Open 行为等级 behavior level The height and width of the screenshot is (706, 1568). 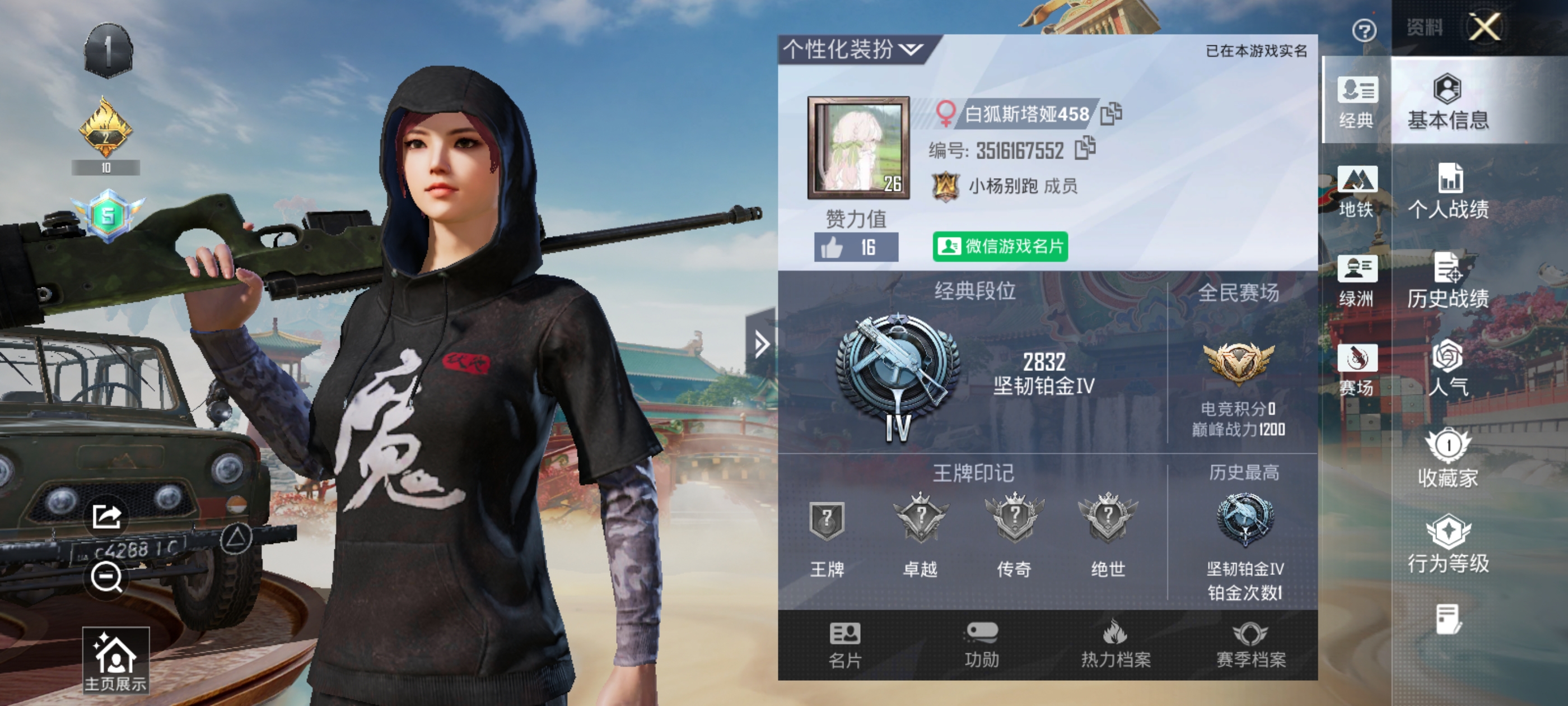[1448, 545]
